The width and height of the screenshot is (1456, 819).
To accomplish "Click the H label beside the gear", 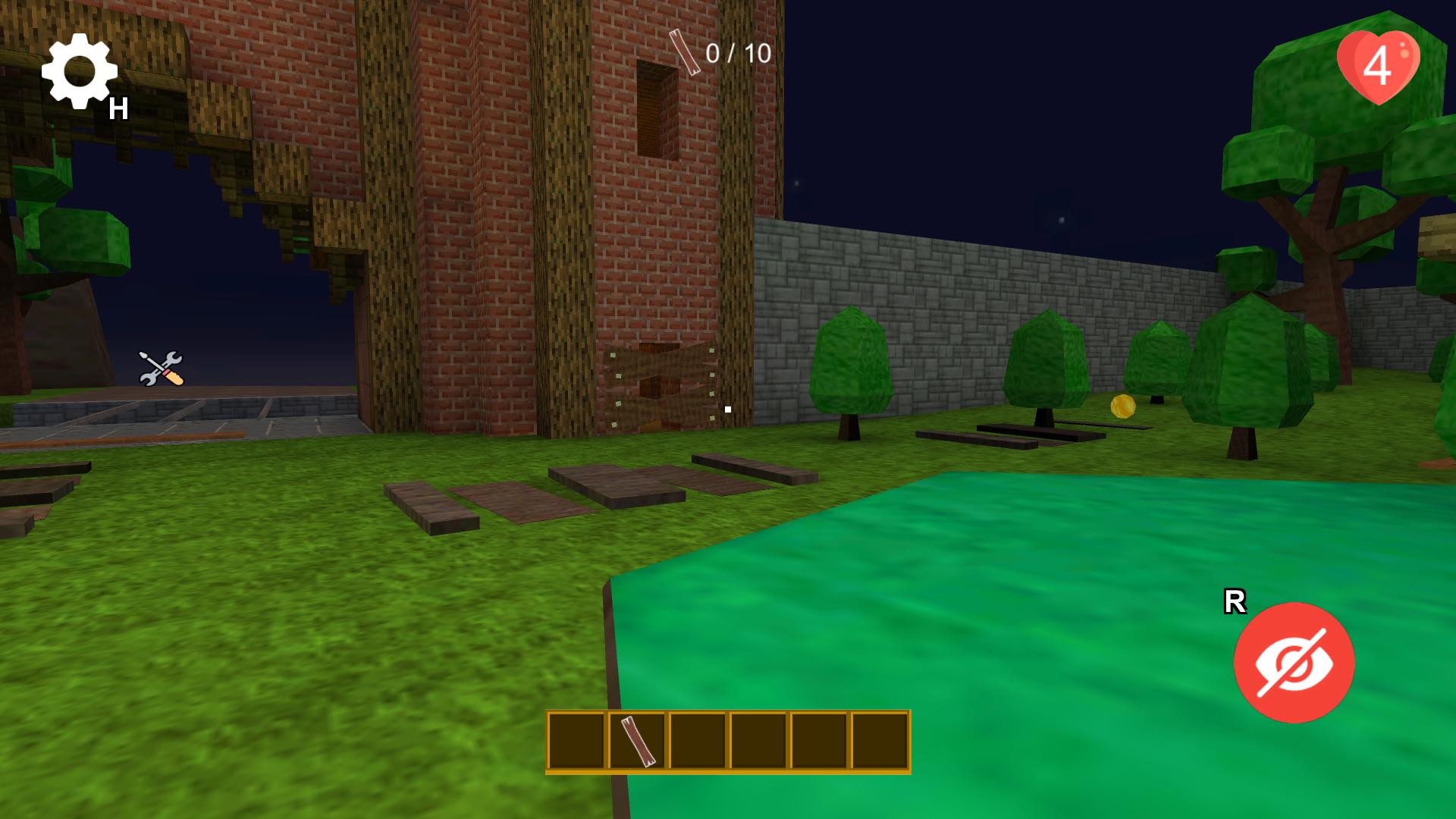I will 118,108.
